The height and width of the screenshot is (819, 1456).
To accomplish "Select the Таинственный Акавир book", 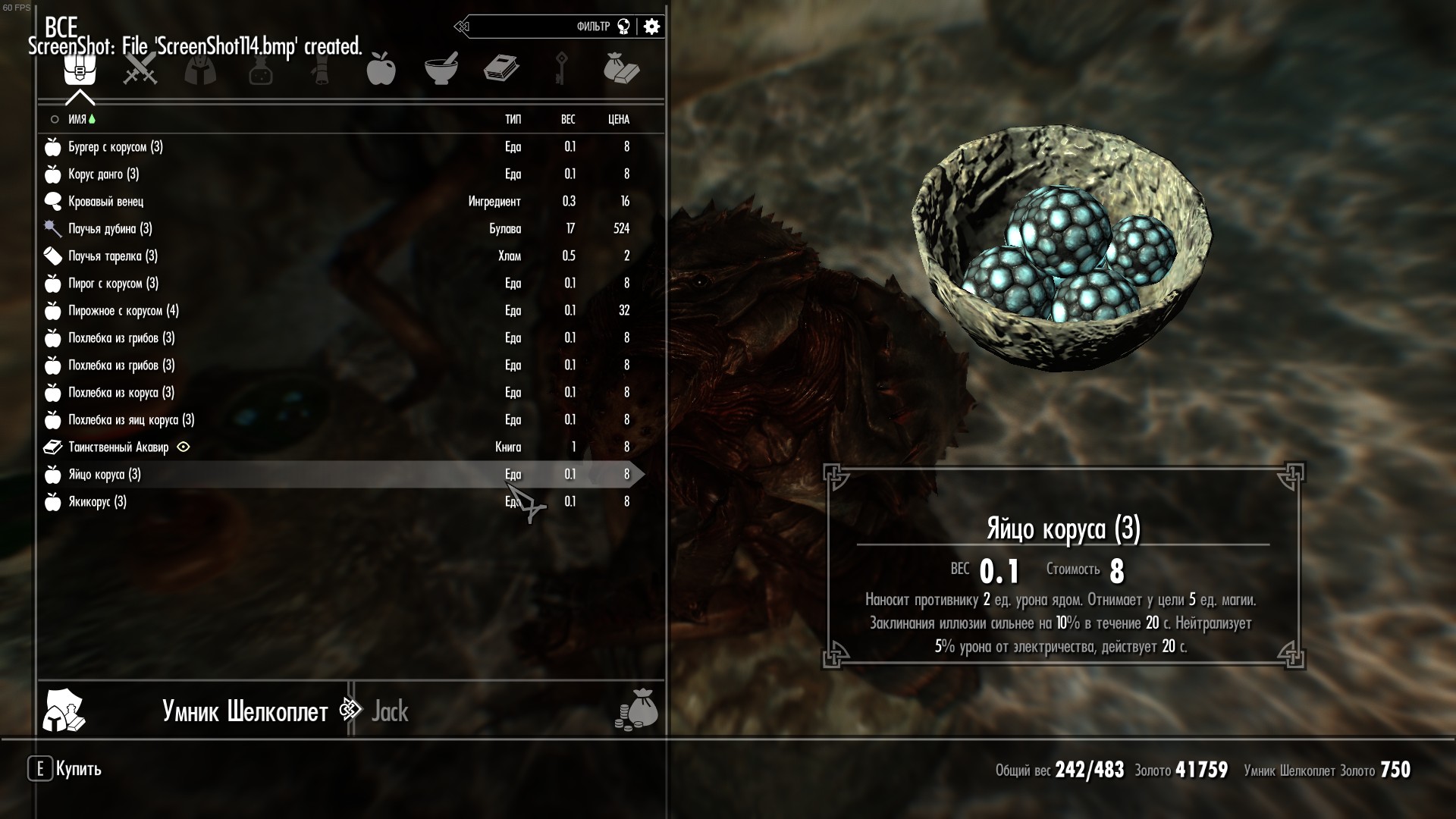I will [x=118, y=447].
